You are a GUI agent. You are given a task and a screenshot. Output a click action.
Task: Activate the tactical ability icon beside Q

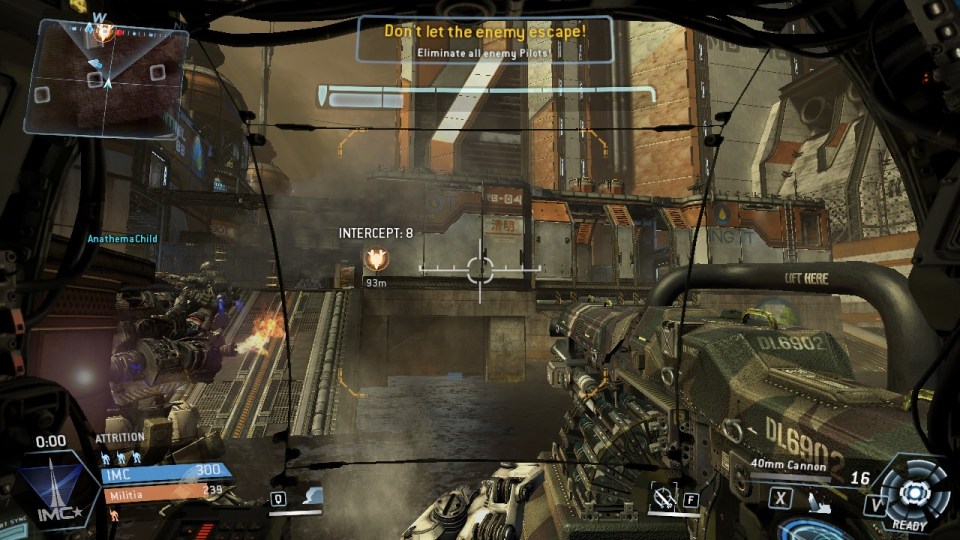311,496
